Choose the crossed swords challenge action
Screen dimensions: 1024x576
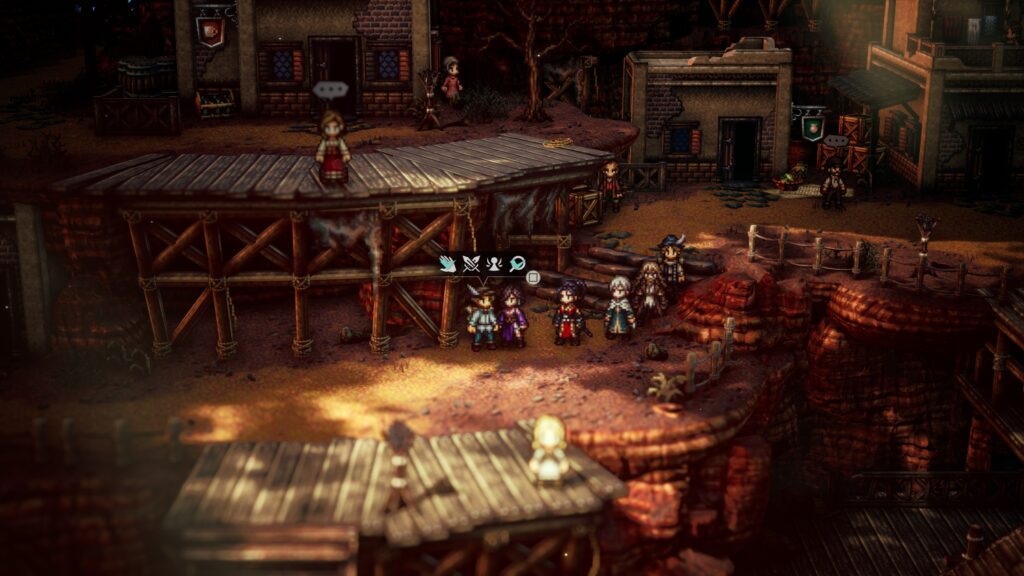click(470, 264)
